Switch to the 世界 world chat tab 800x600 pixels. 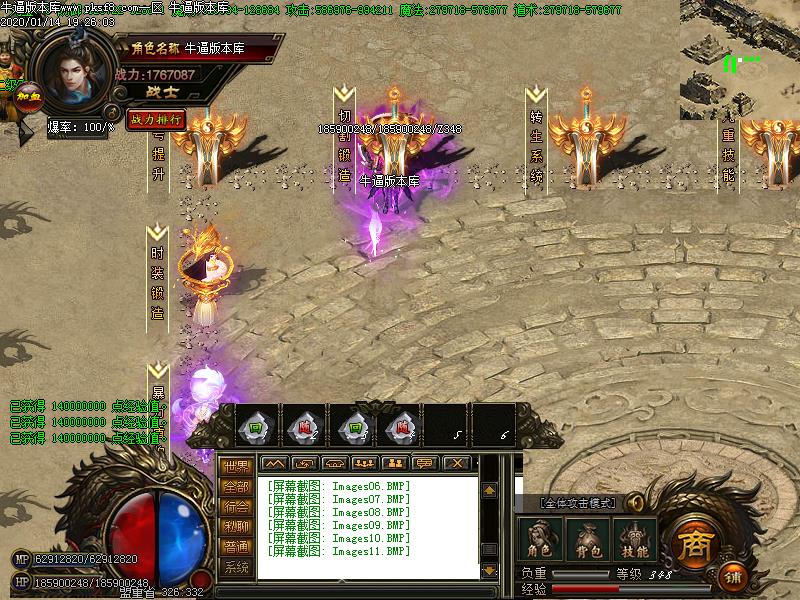pos(236,467)
